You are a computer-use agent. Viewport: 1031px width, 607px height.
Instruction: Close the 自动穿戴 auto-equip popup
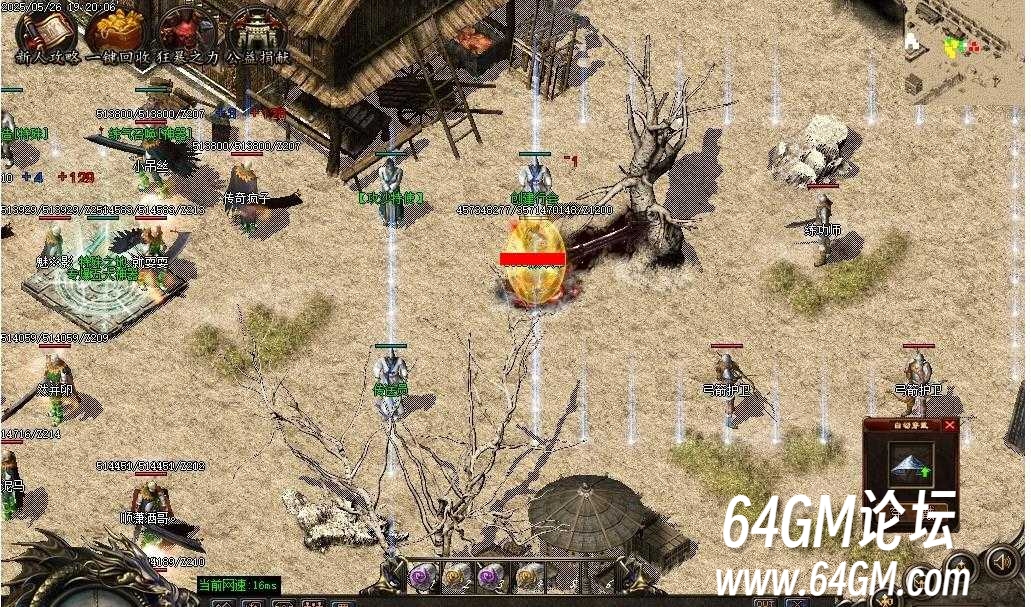pyautogui.click(x=949, y=425)
